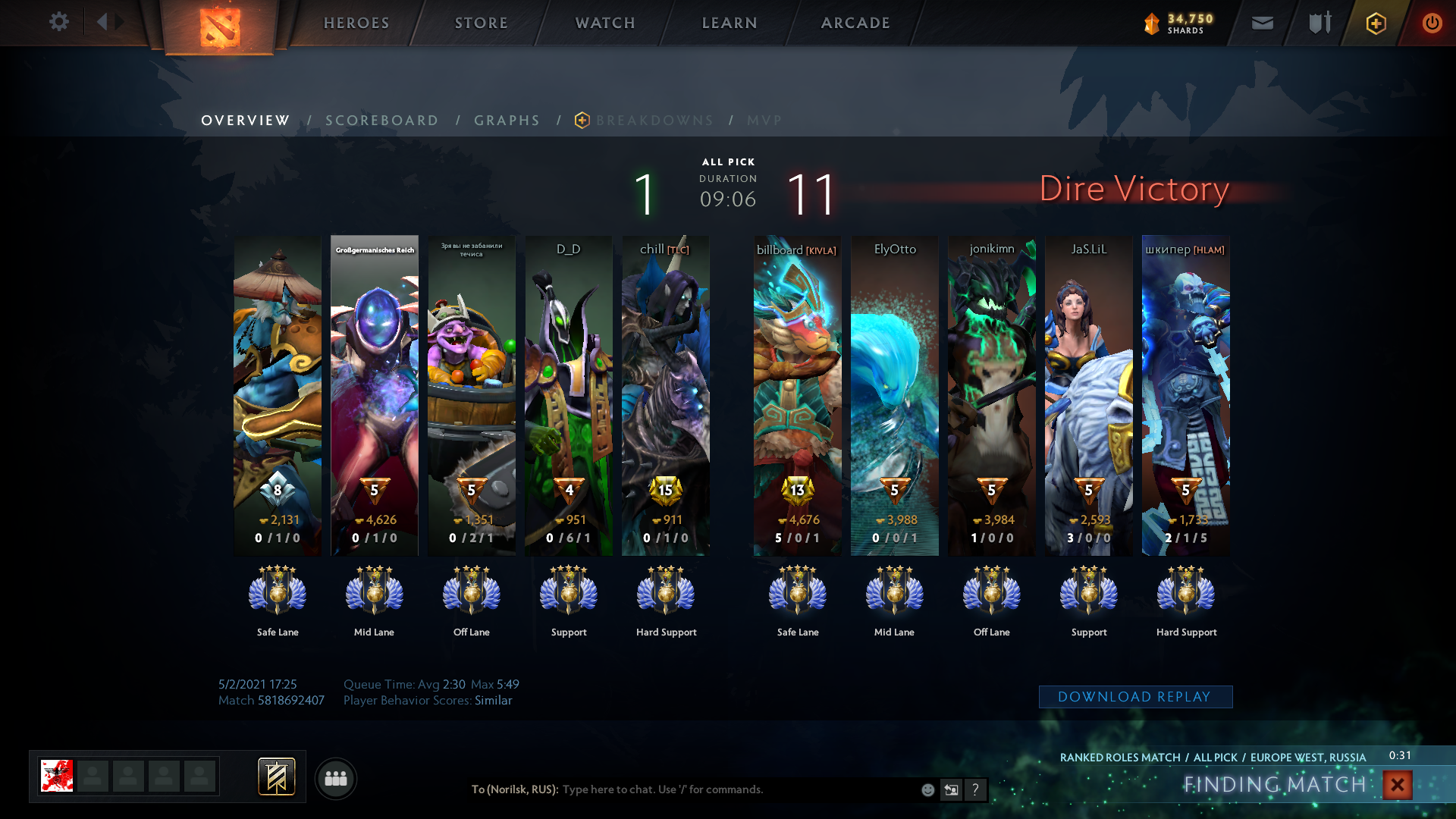The image size is (1456, 819).
Task: Show the Graphs tab
Action: pyautogui.click(x=507, y=121)
